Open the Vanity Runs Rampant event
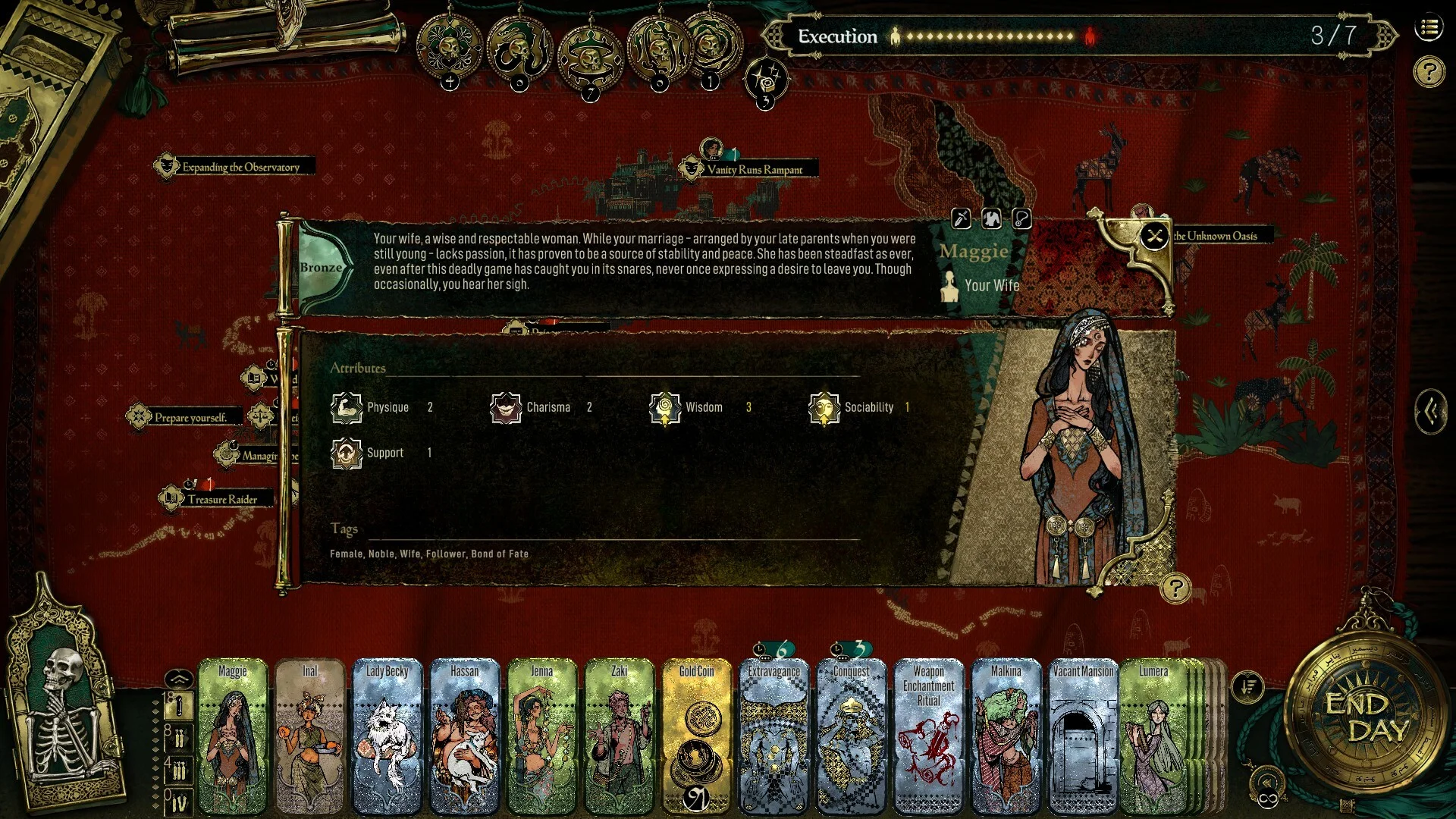 [754, 169]
